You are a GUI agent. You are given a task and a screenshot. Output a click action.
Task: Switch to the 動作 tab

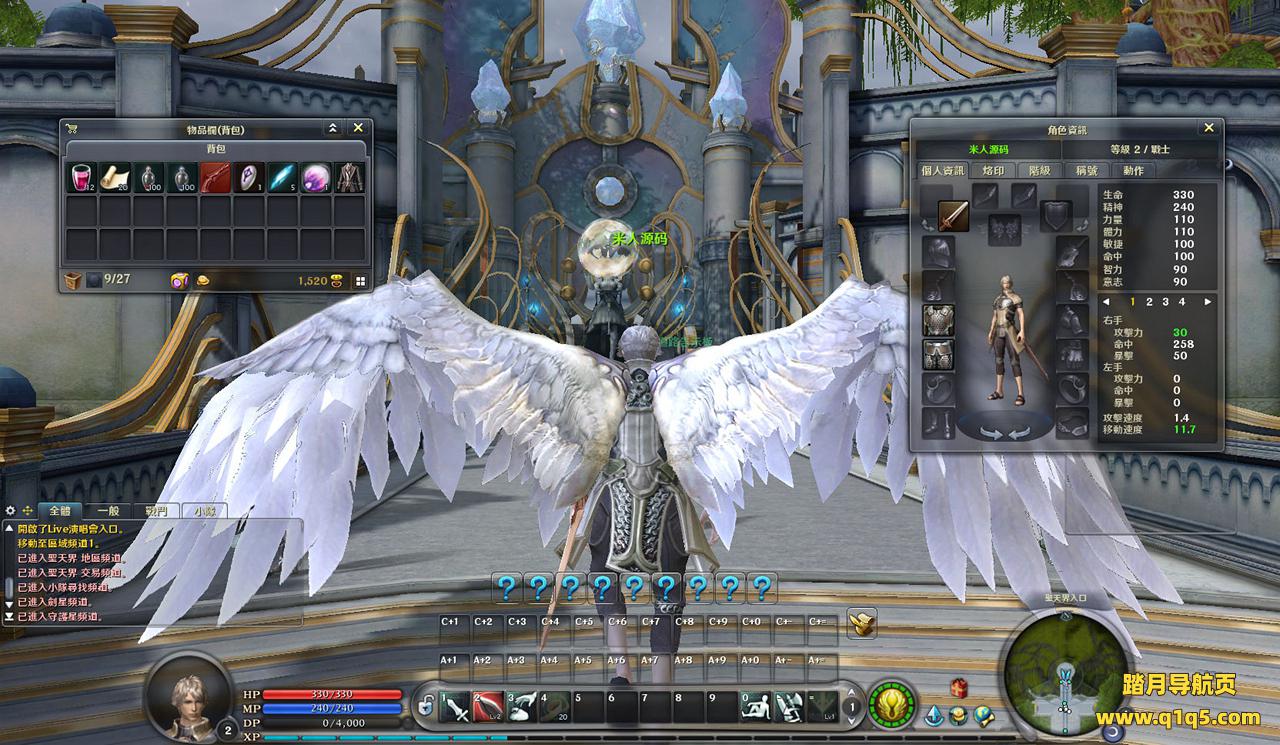pos(1132,170)
